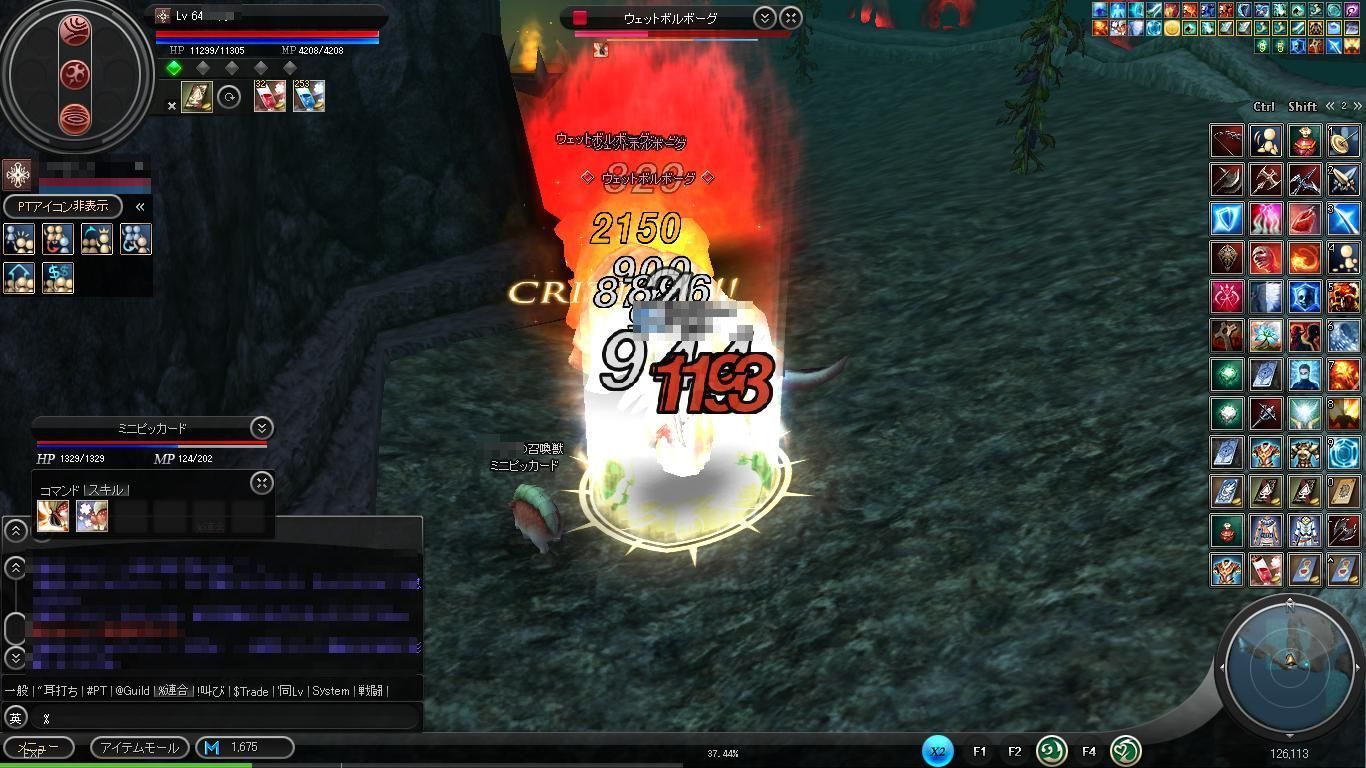Close the ウェットボルボーグ target frame
Image resolution: width=1366 pixels, height=768 pixels.
point(790,18)
